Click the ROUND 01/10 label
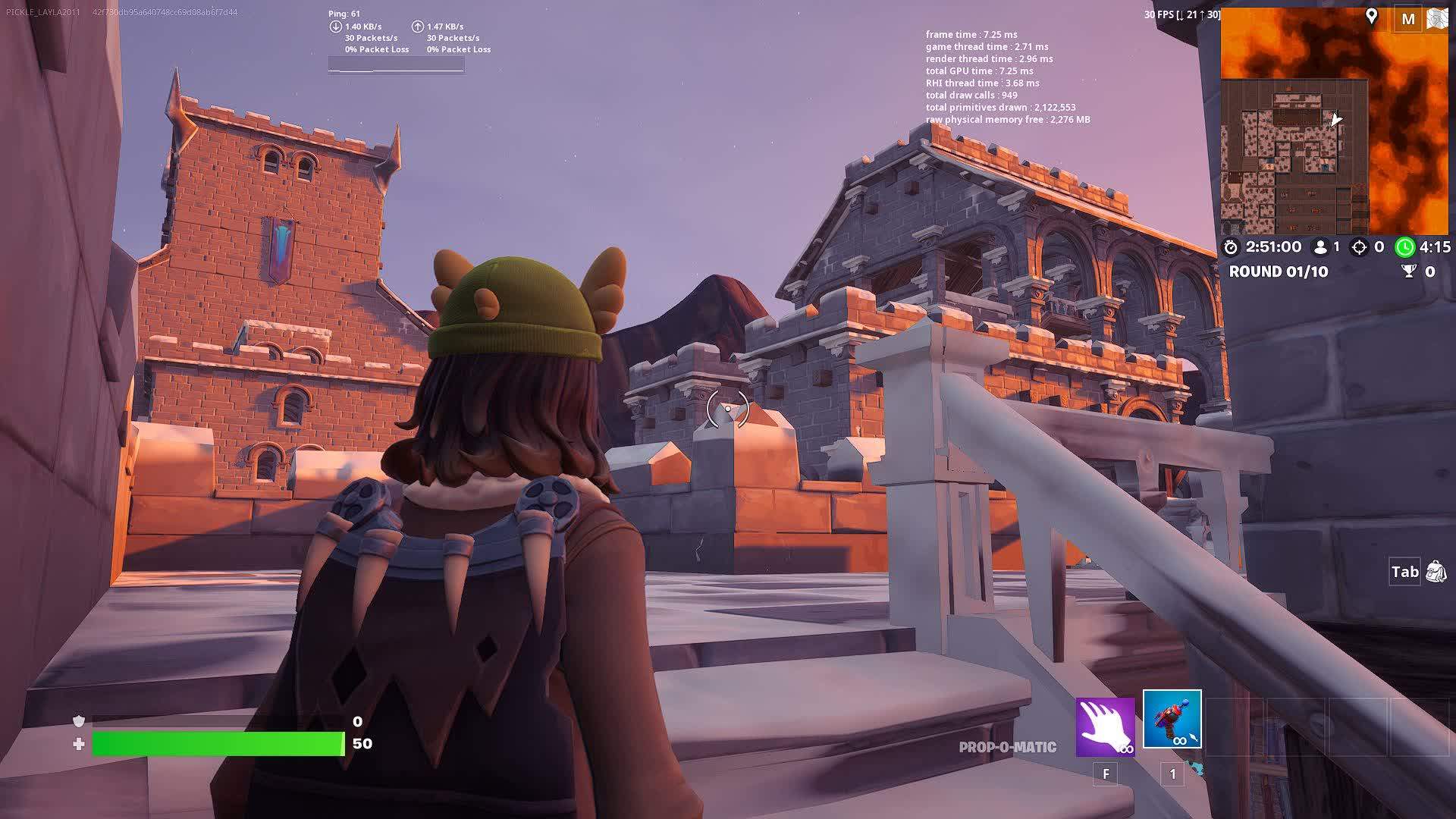 [1280, 271]
